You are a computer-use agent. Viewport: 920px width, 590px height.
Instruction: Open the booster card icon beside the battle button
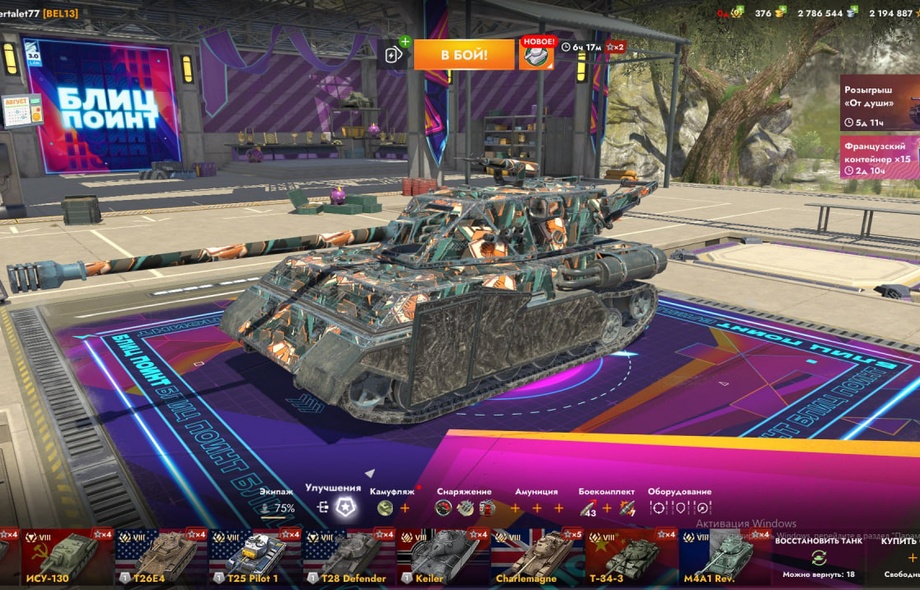click(x=395, y=55)
